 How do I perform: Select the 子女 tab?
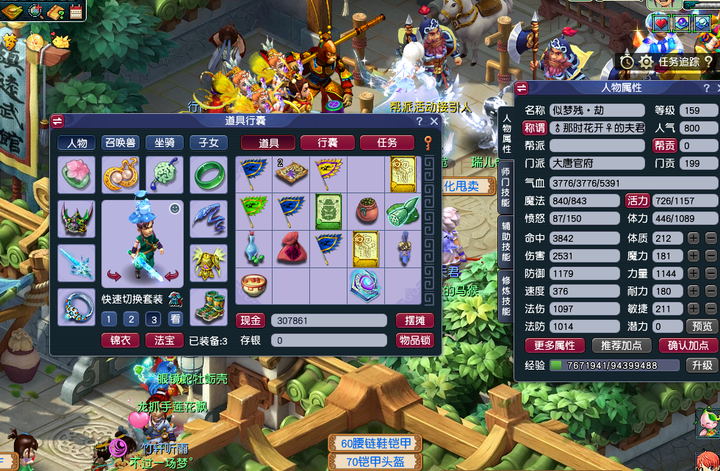click(x=207, y=143)
